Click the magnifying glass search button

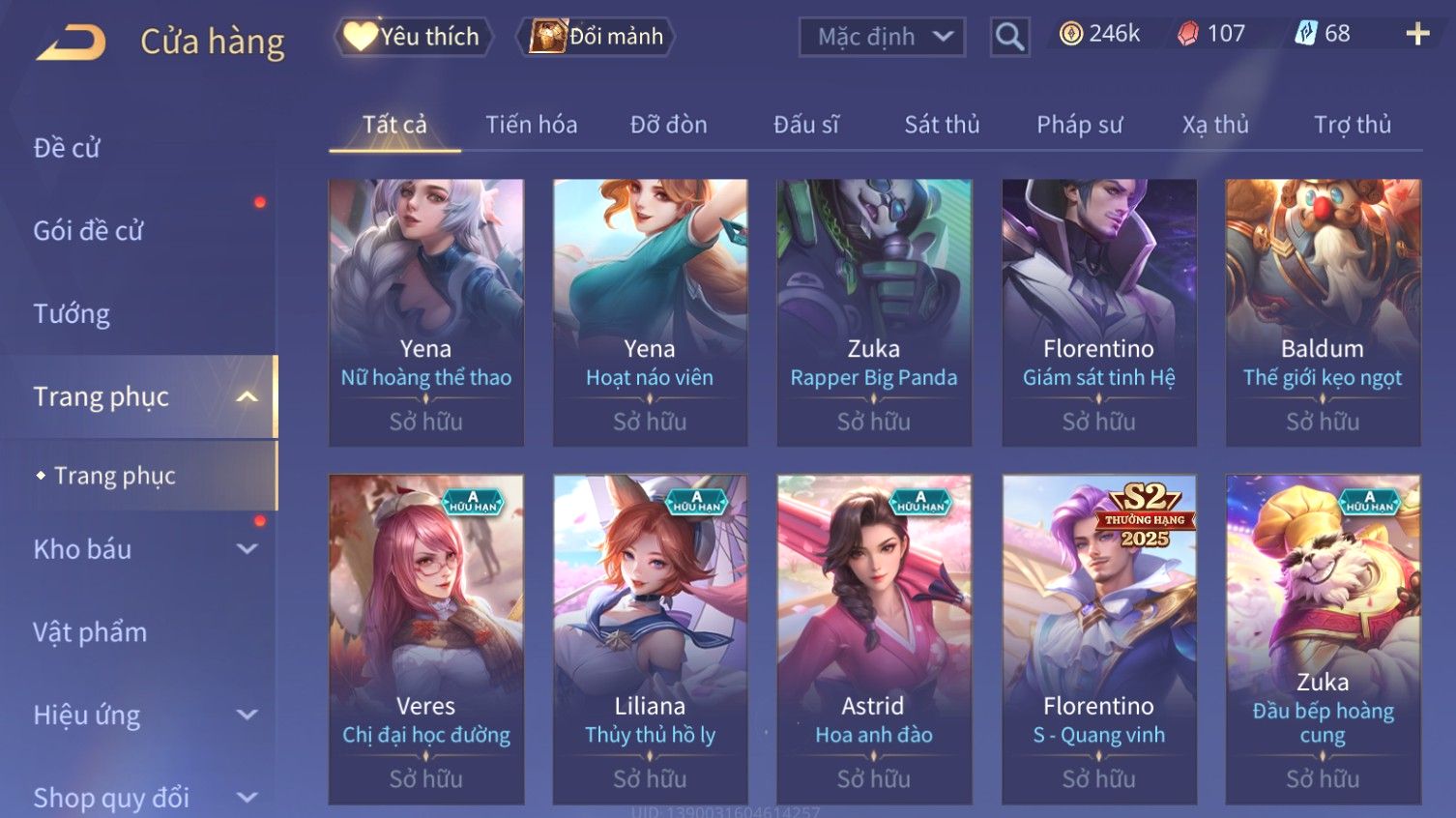click(x=1009, y=37)
